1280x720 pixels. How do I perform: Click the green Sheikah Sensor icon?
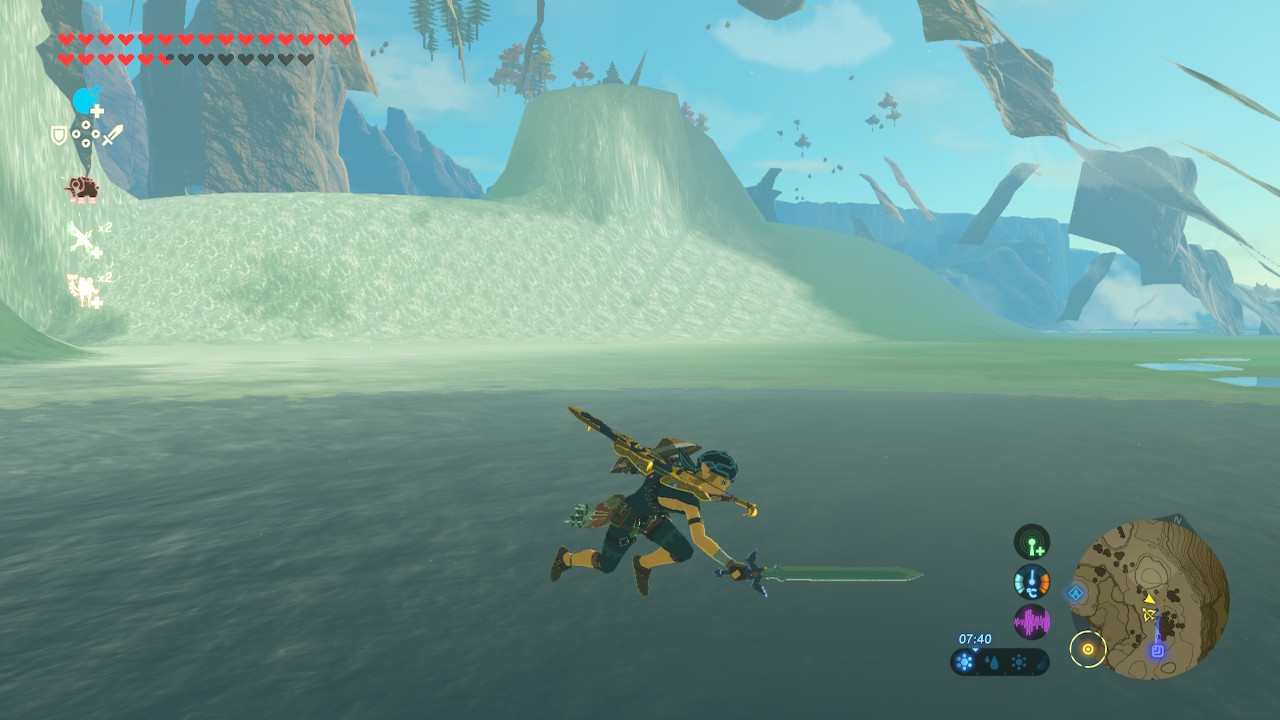coord(1032,542)
